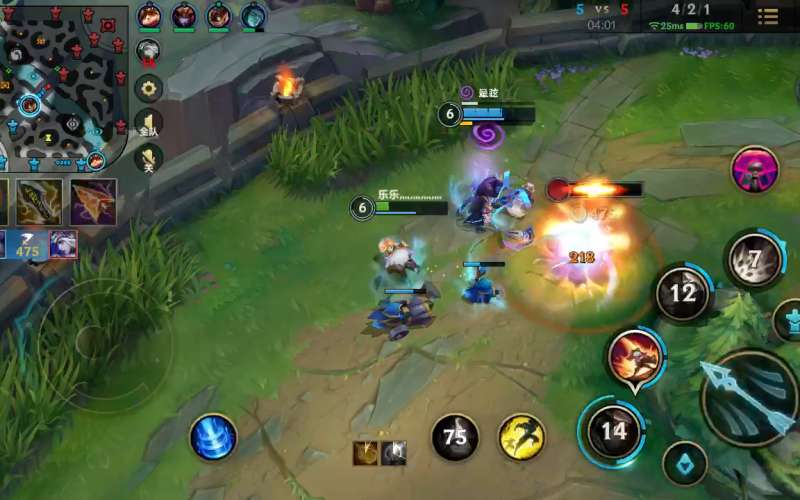Toggle the 关 voice button
800x500 pixels.
pyautogui.click(x=149, y=159)
